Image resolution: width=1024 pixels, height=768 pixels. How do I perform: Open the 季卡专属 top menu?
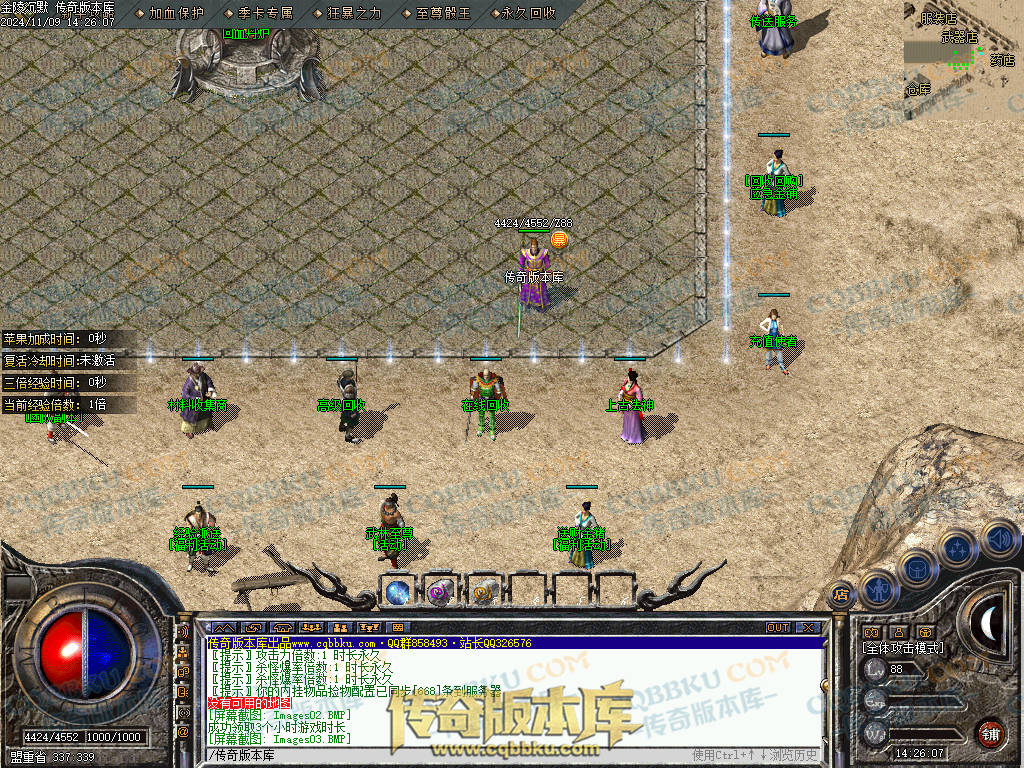click(x=266, y=13)
